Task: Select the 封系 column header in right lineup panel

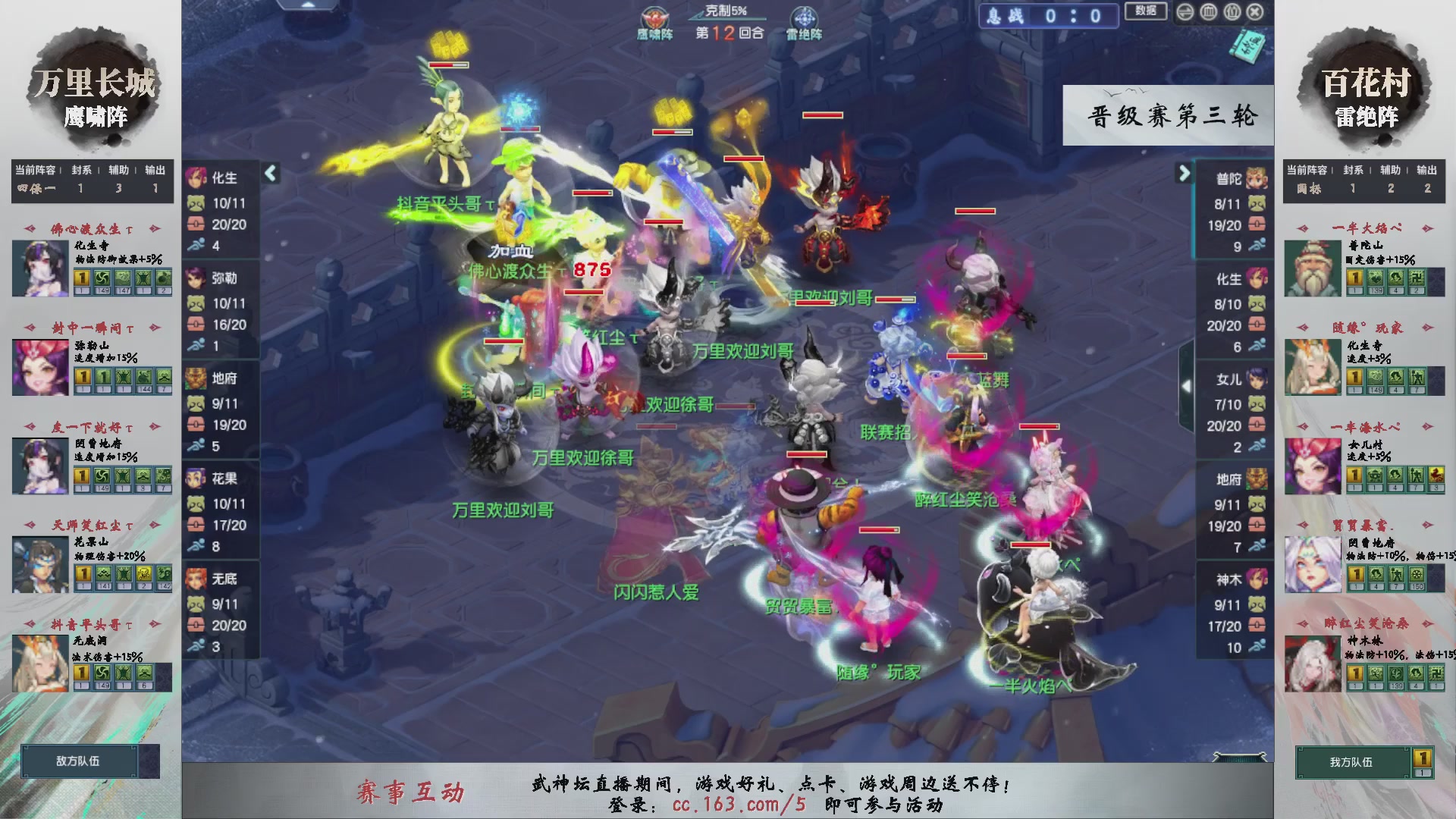Action: click(1353, 170)
